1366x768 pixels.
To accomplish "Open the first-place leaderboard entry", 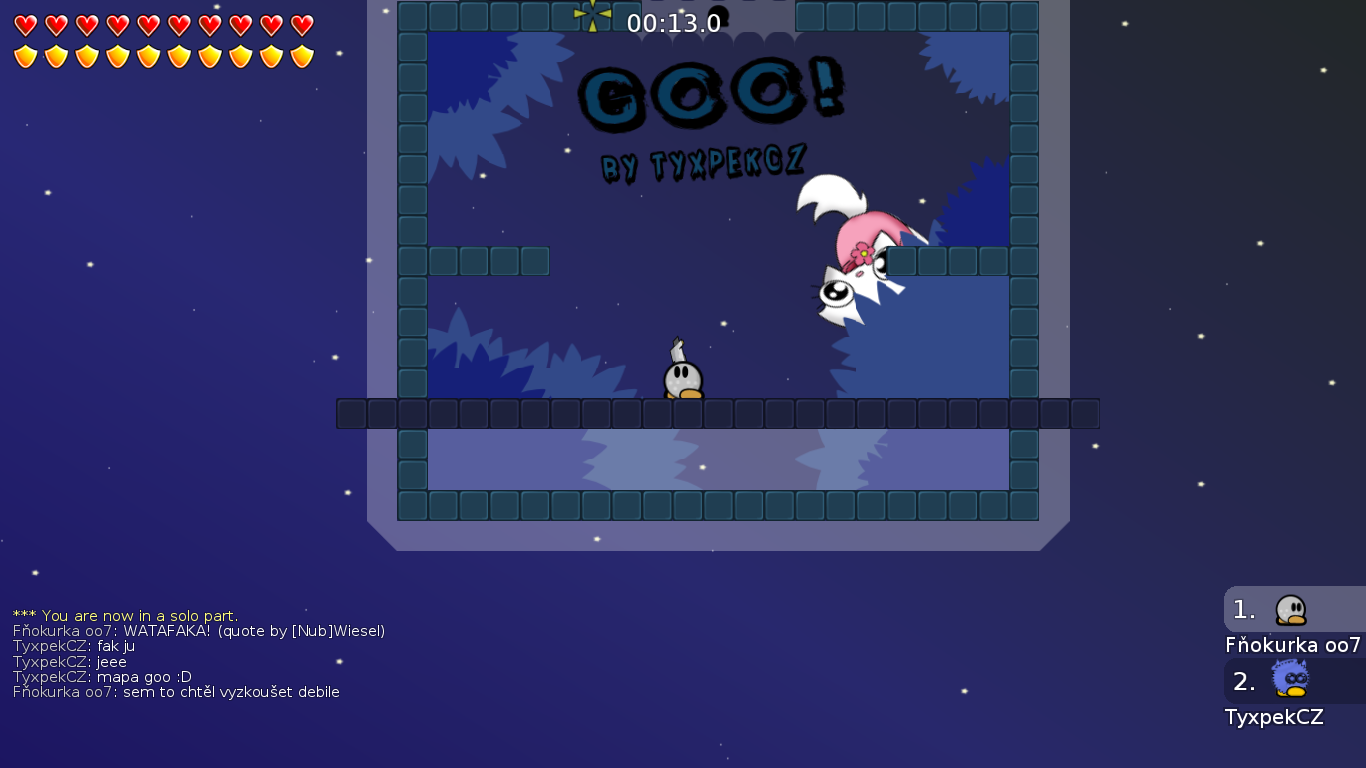I will (x=1290, y=607).
